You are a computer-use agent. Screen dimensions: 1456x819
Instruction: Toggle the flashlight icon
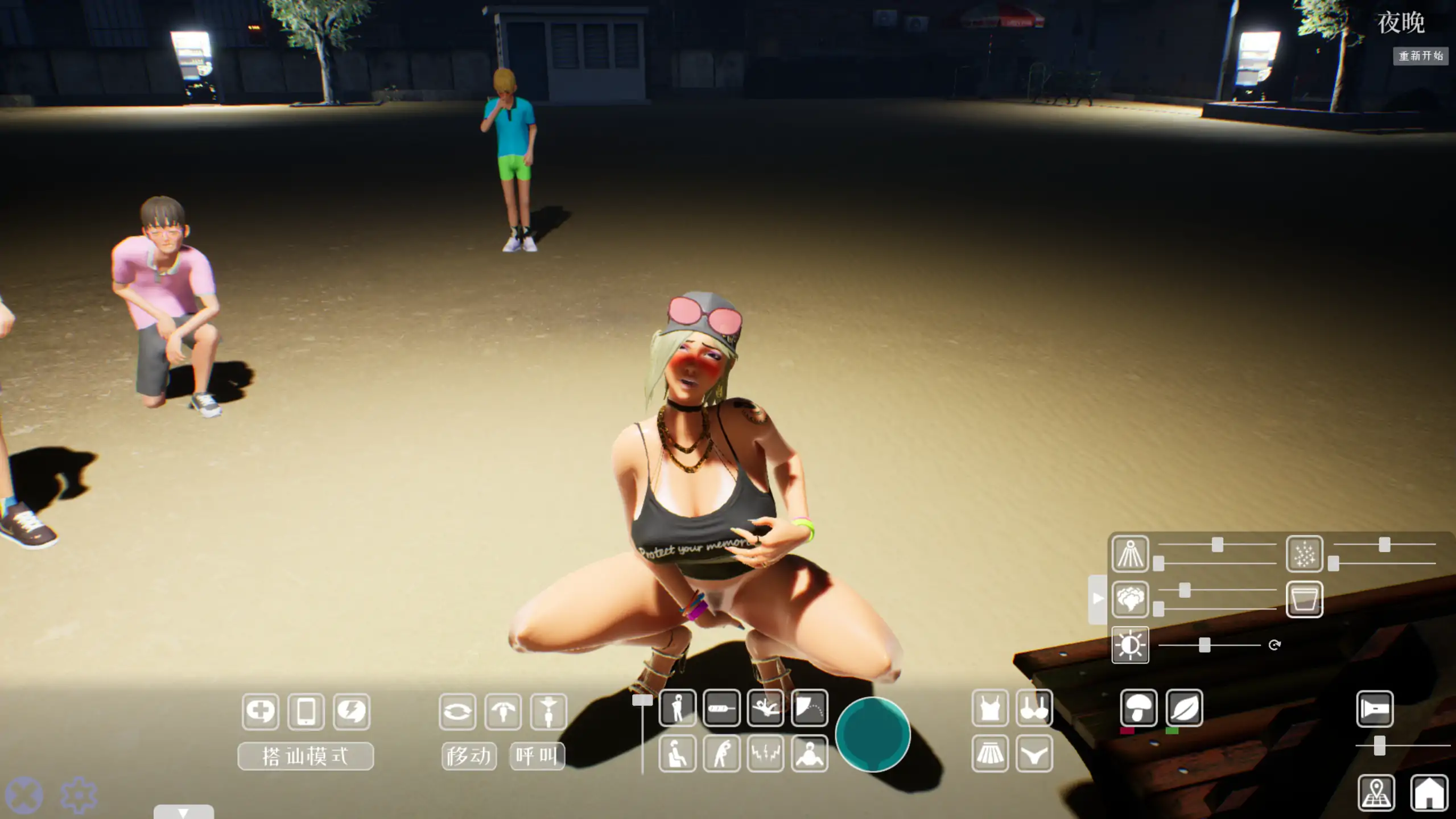point(1375,709)
